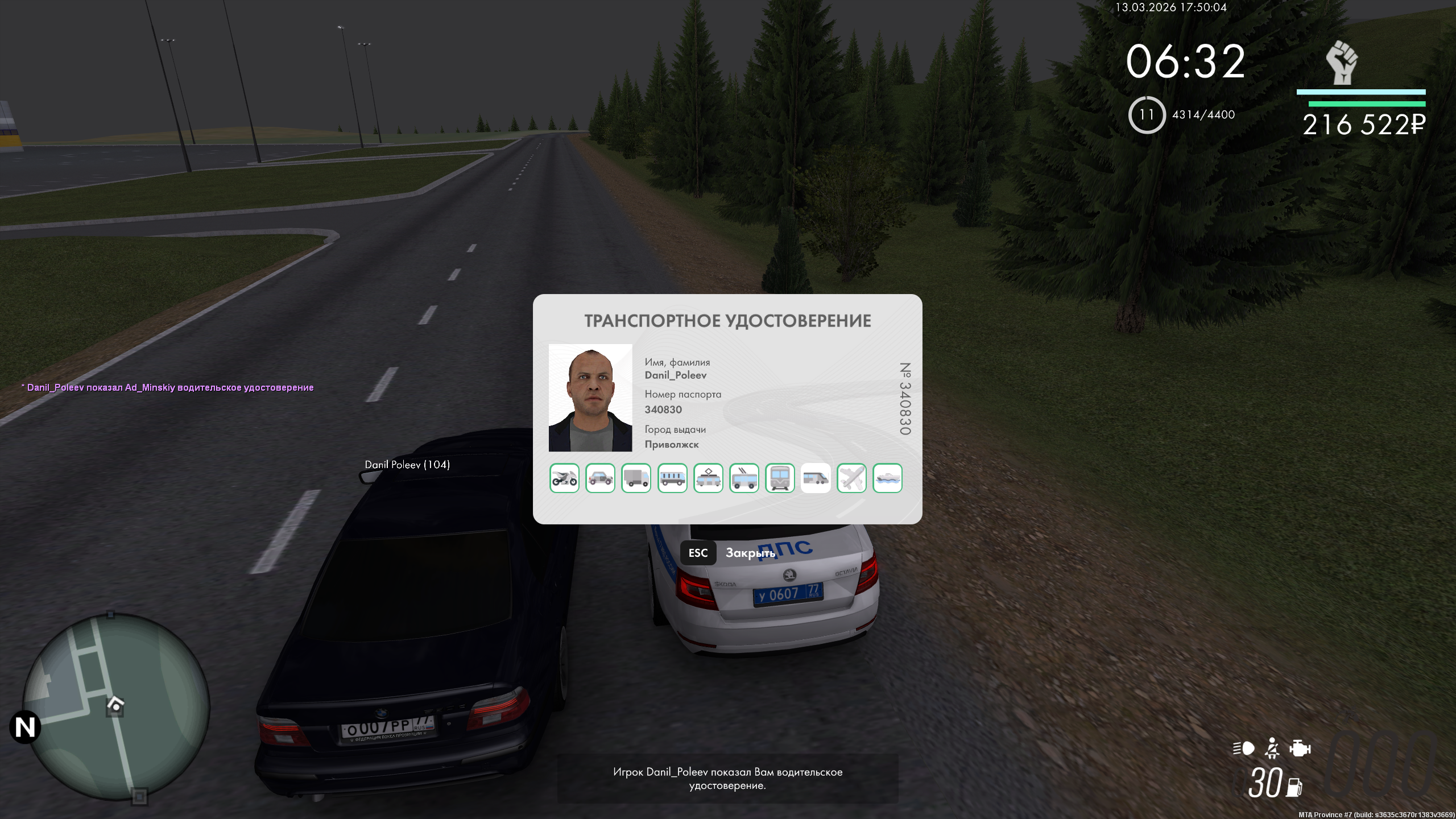The height and width of the screenshot is (819, 1456).
Task: Click the Закрыть button below the license
Action: point(750,553)
